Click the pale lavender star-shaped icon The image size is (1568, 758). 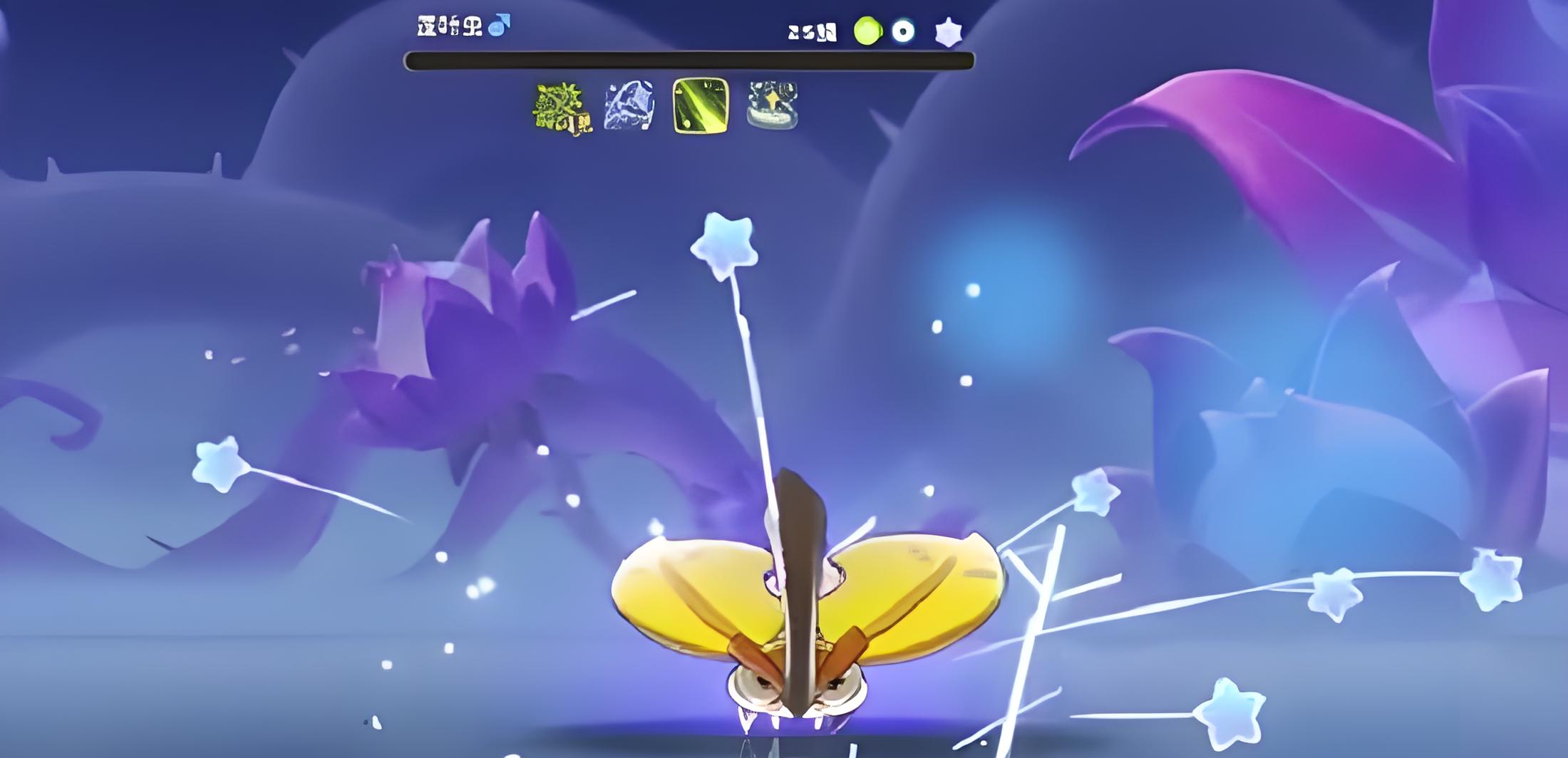coord(949,32)
